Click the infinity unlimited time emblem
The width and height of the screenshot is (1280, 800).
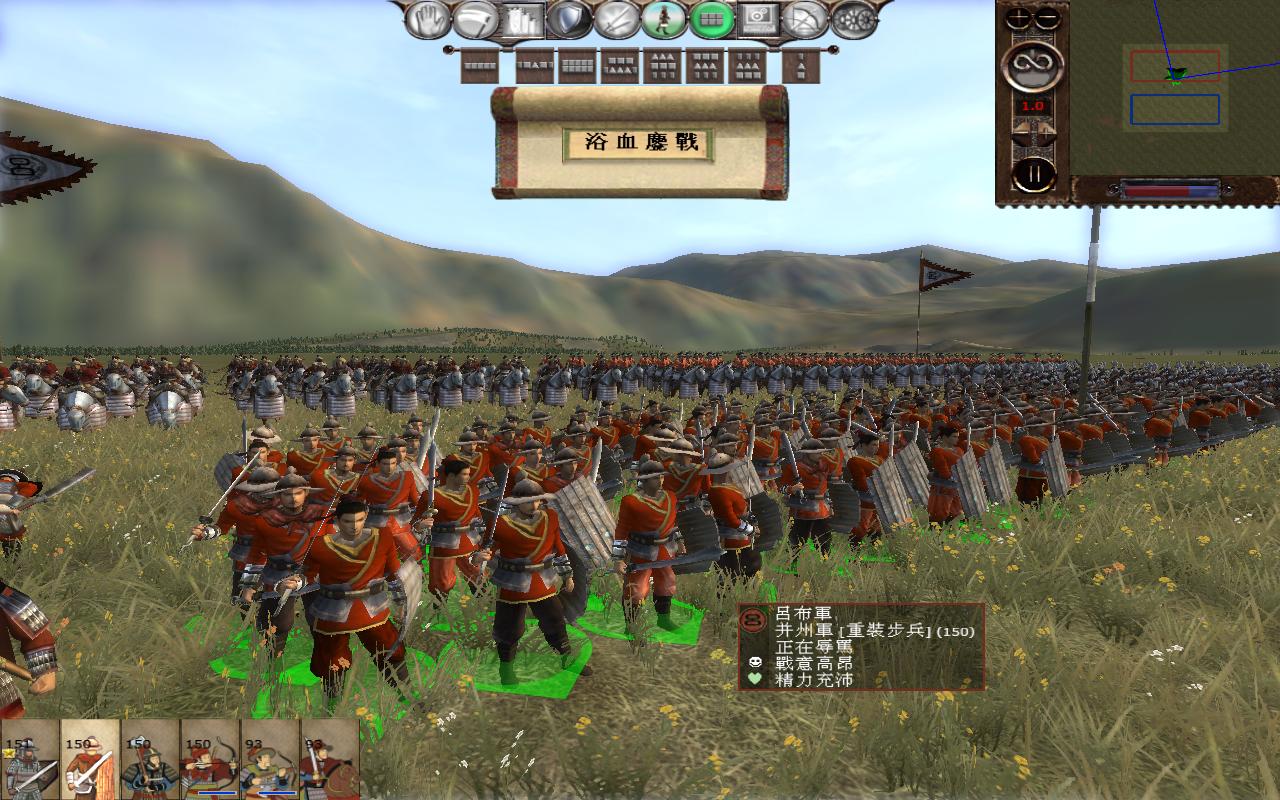[1035, 66]
